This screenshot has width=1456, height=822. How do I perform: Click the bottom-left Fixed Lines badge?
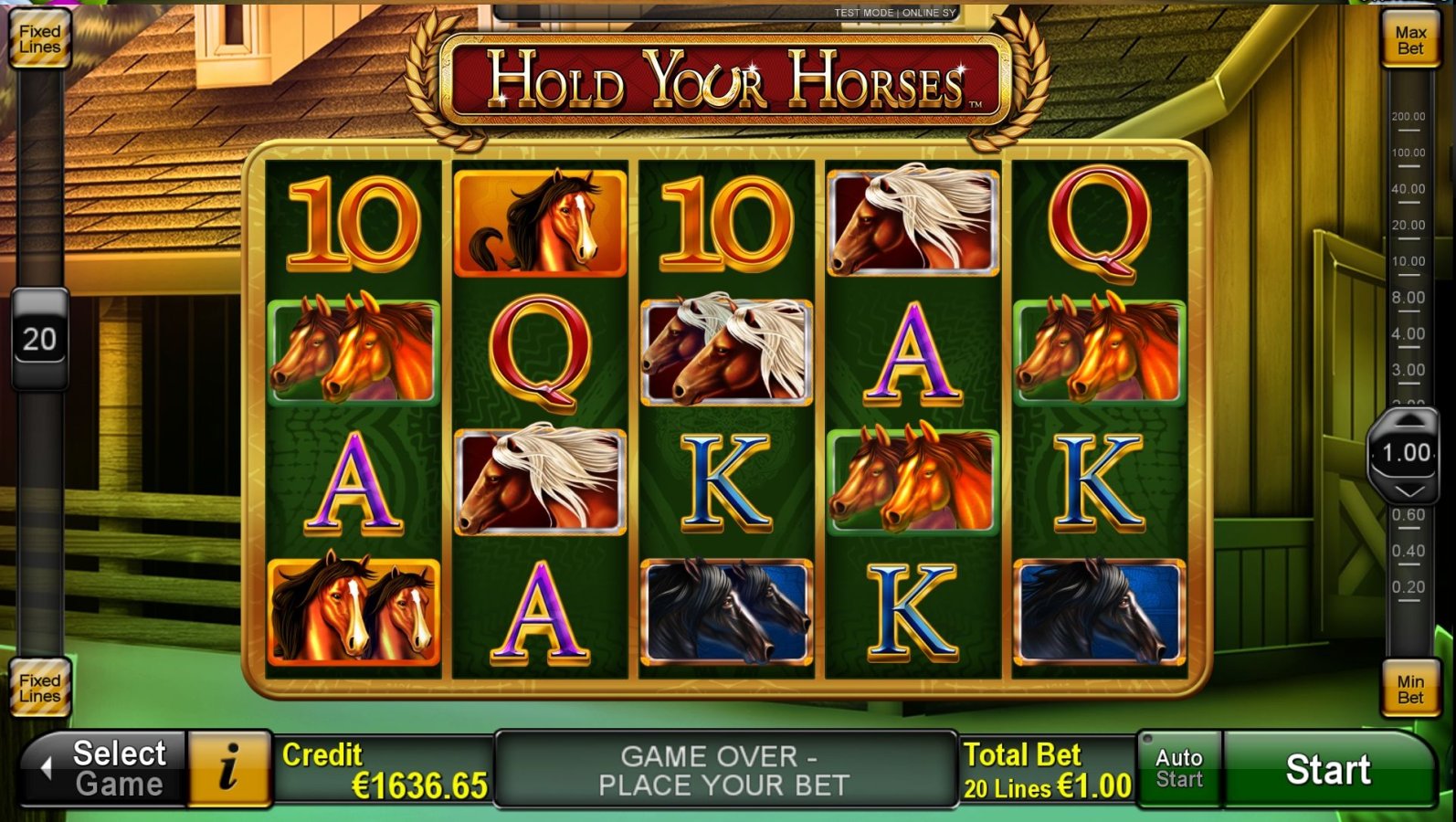pos(39,688)
